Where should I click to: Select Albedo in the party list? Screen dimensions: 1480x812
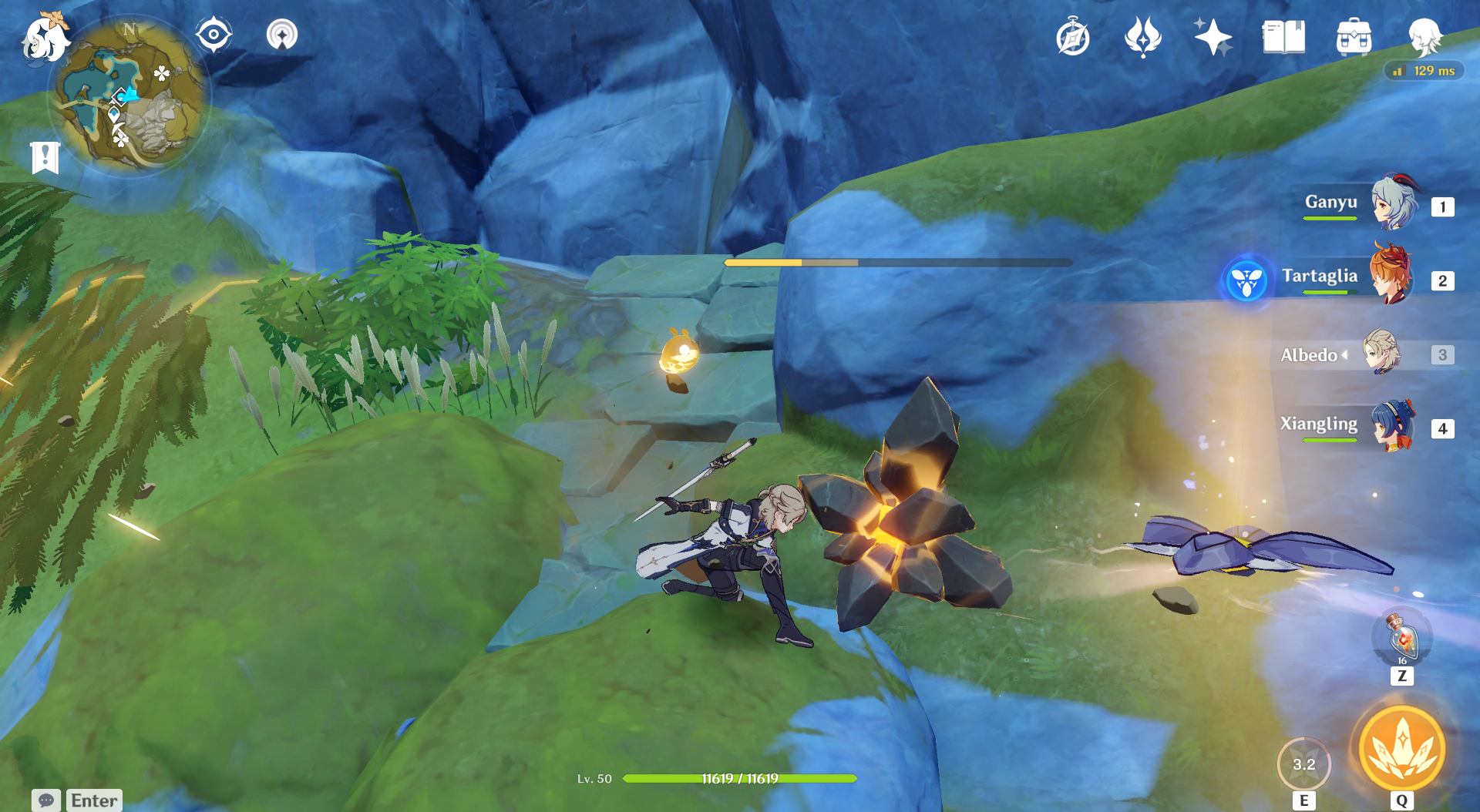(x=1381, y=353)
